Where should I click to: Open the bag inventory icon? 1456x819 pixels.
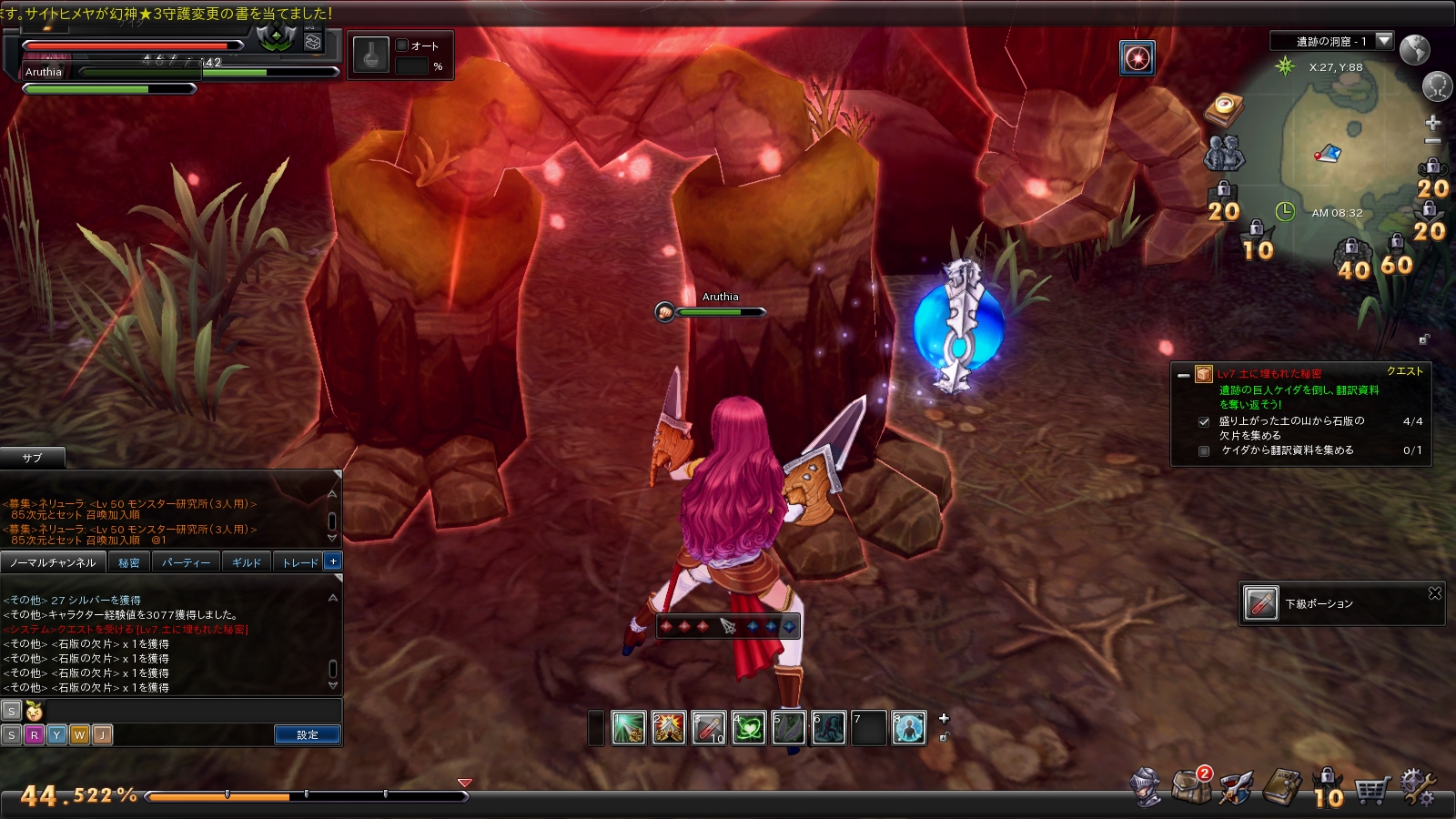[x=1191, y=787]
